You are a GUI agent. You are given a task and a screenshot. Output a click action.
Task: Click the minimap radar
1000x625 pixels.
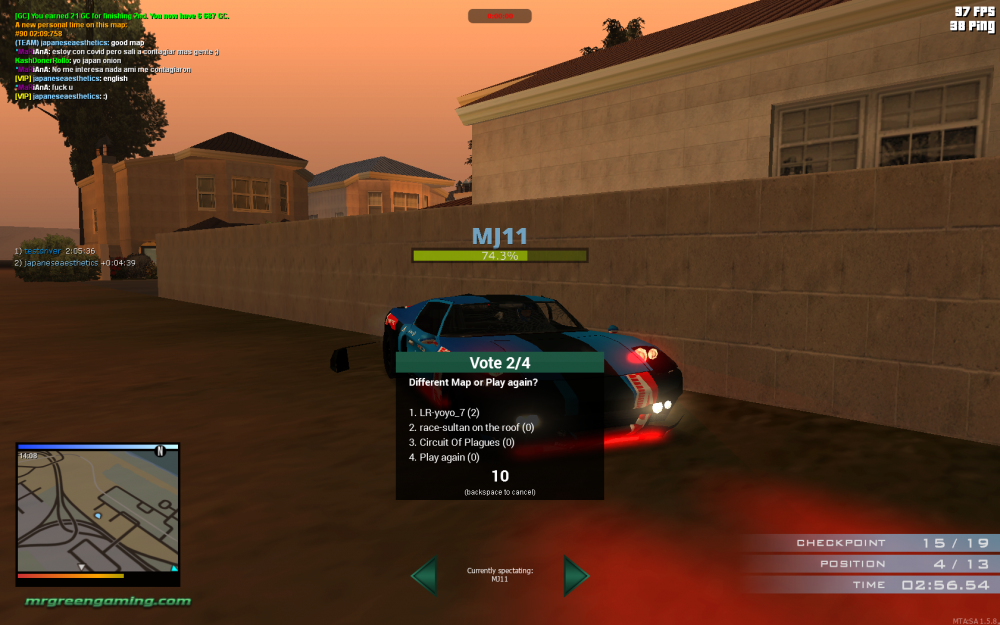click(x=98, y=511)
